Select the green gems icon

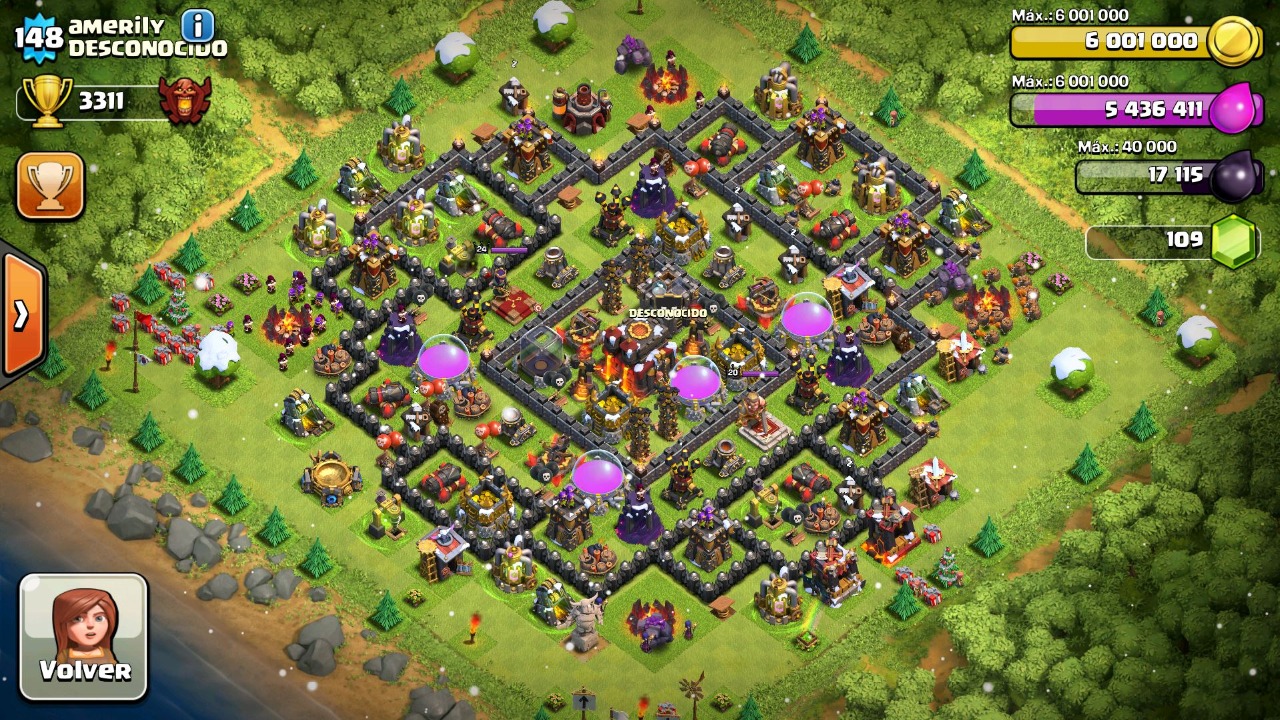pos(1233,241)
